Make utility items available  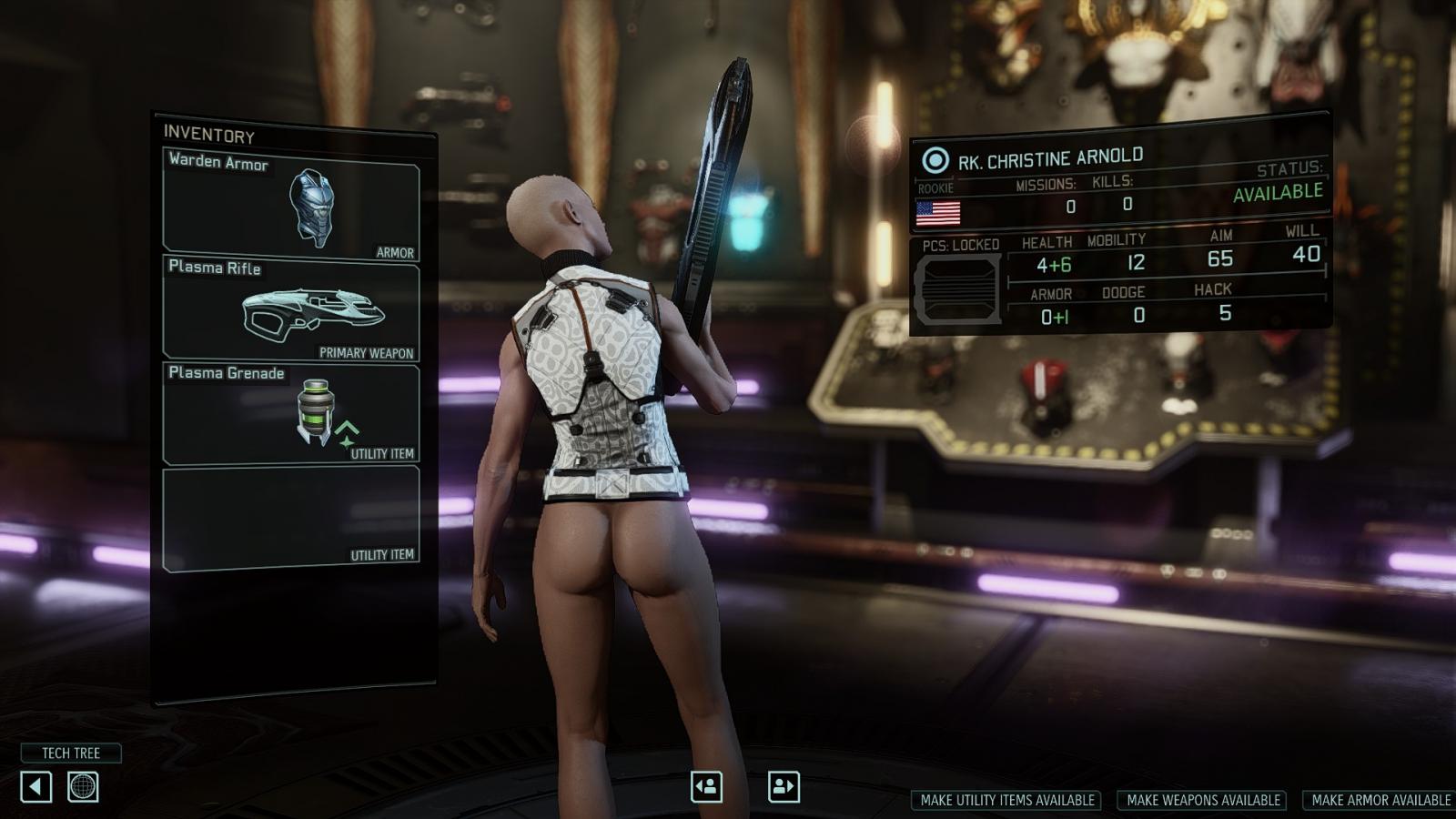[x=1006, y=800]
